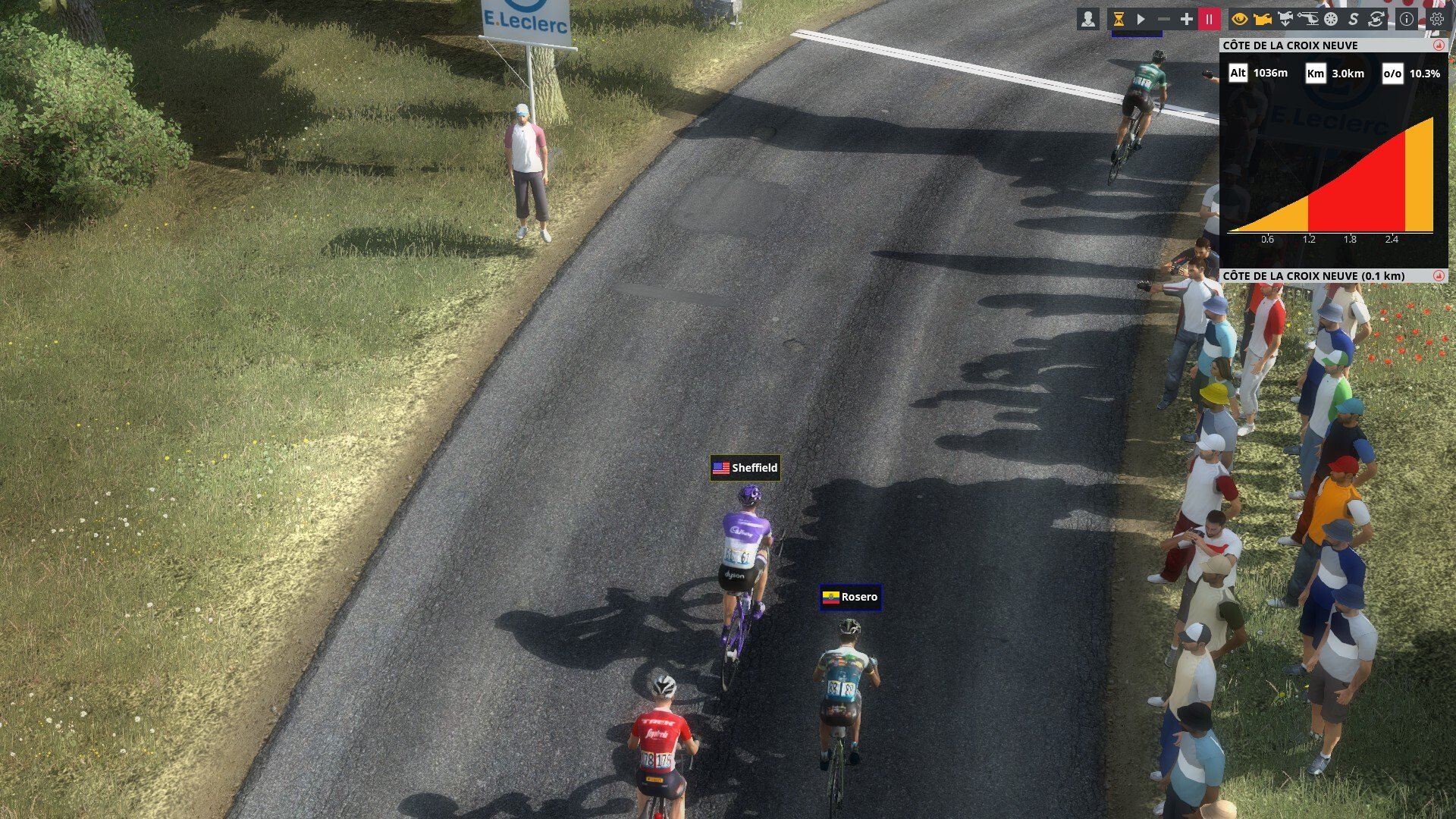
Task: Open the rider profile icon
Action: 1088,20
